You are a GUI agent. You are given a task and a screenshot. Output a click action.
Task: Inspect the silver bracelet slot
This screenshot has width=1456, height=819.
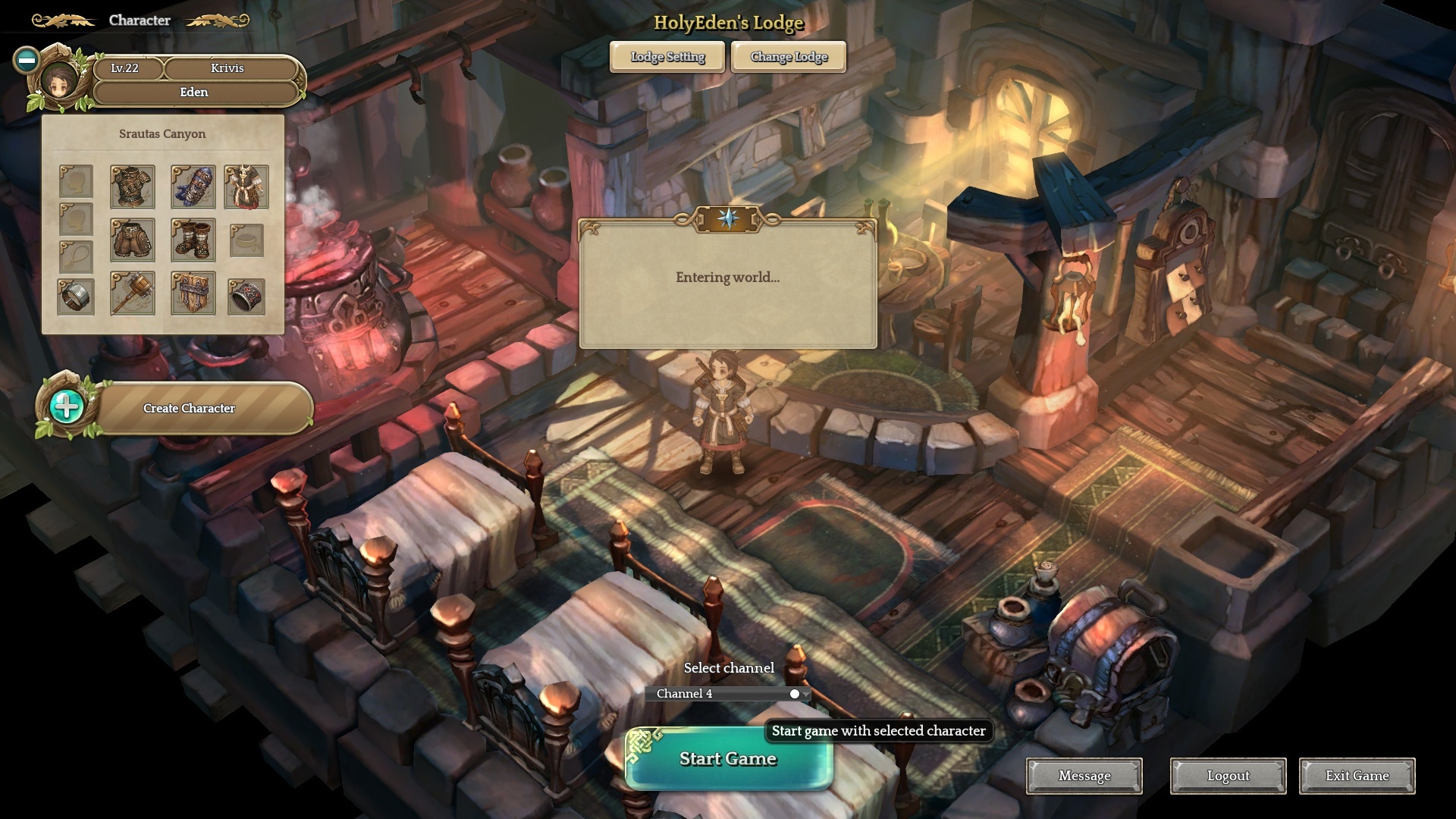tap(76, 296)
